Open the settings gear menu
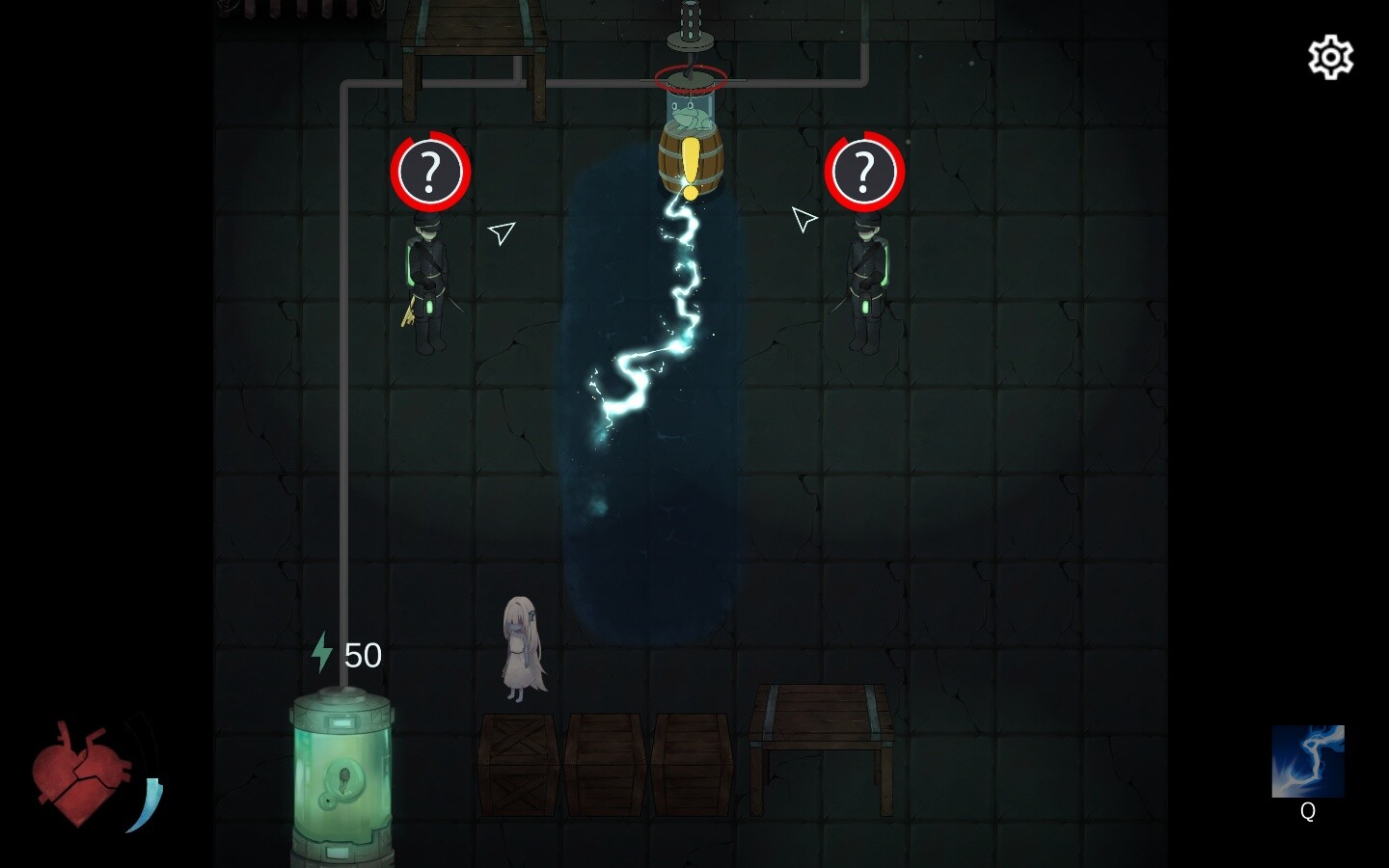Screen dimensions: 1389x868 1329,57
